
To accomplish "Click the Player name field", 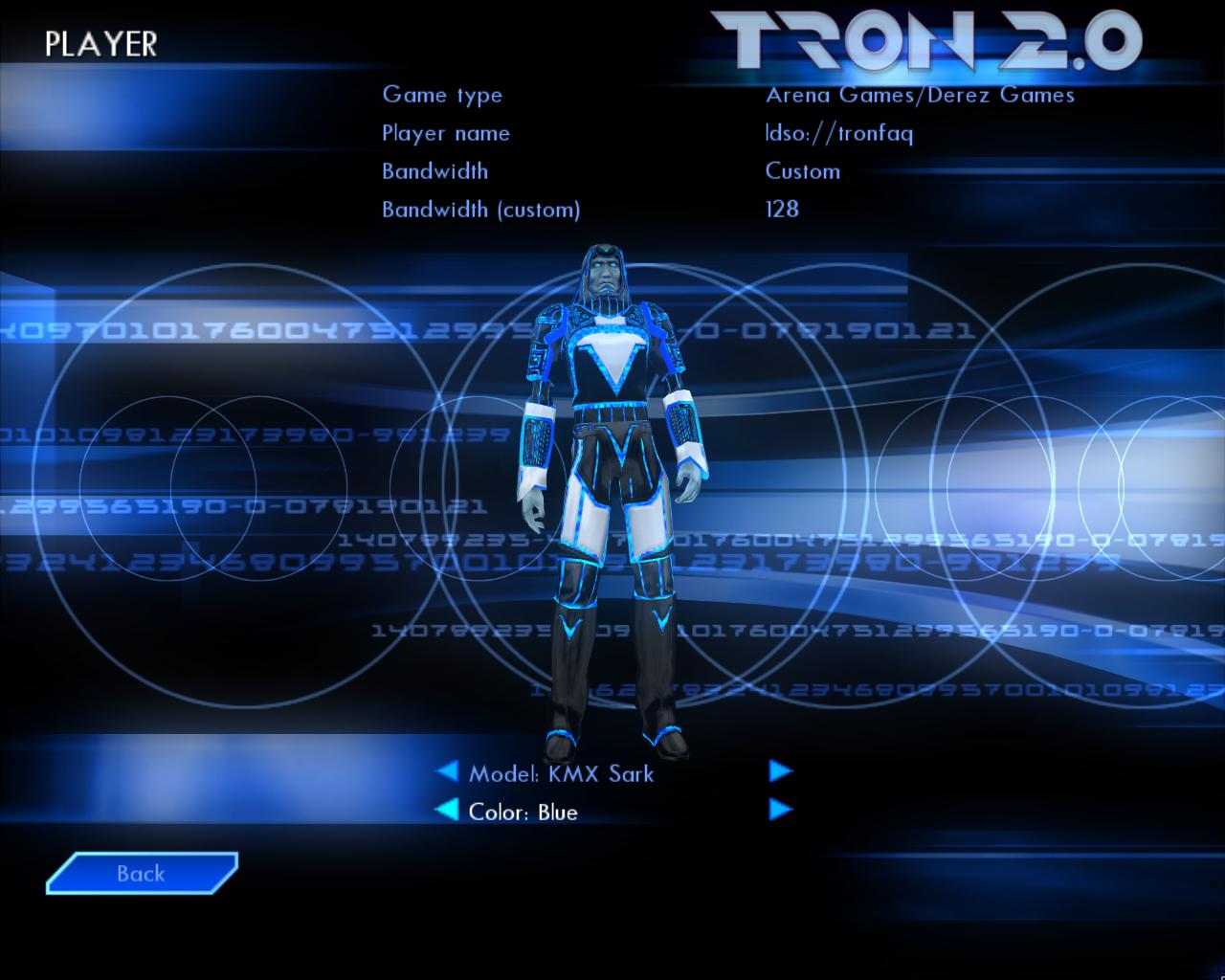I will tap(446, 133).
